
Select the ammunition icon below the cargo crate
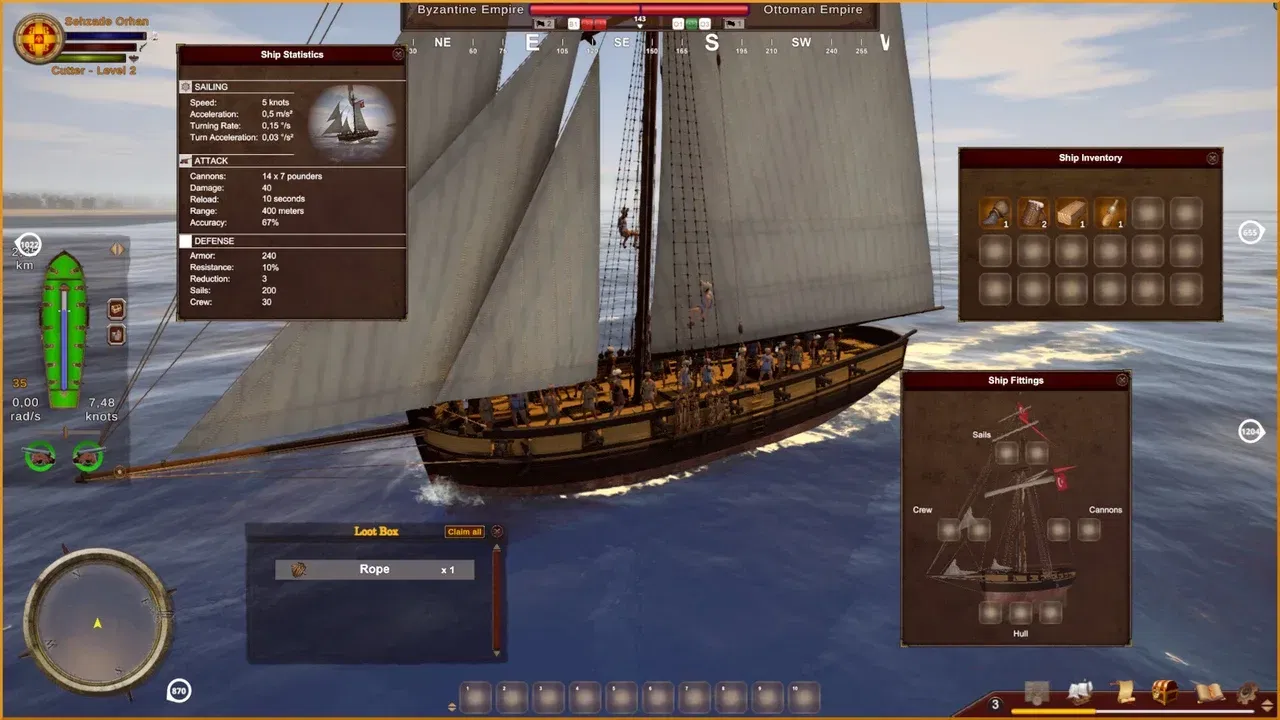[116, 333]
